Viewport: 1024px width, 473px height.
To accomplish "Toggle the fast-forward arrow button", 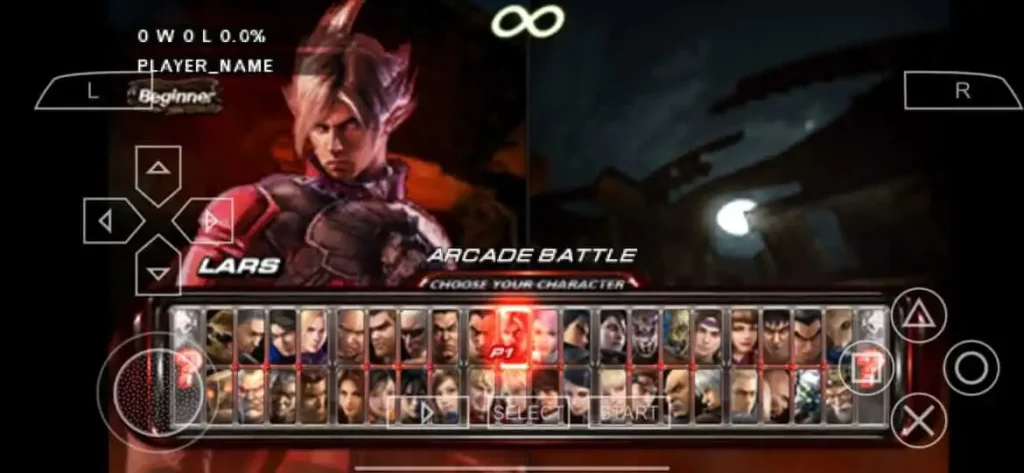I will click(424, 411).
